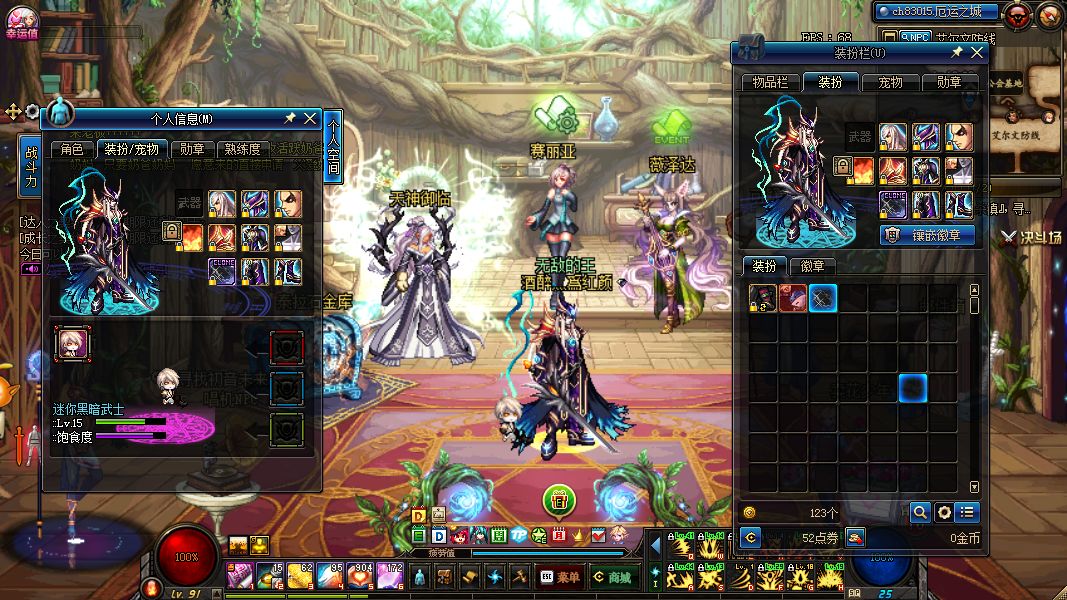The image size is (1067, 600).
Task: Open the 勋章 tab in personal info
Action: tap(187, 149)
